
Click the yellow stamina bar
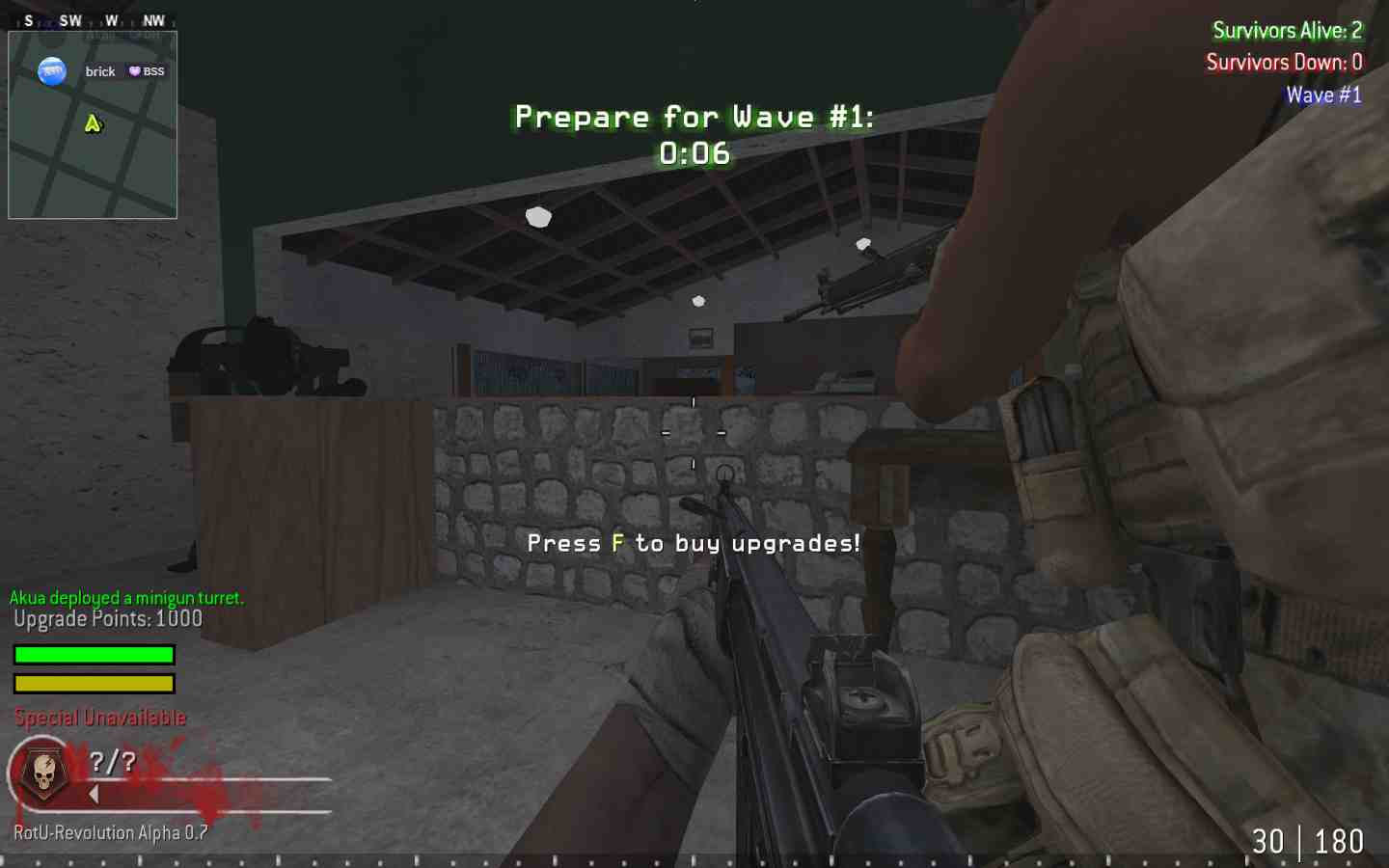[x=93, y=683]
